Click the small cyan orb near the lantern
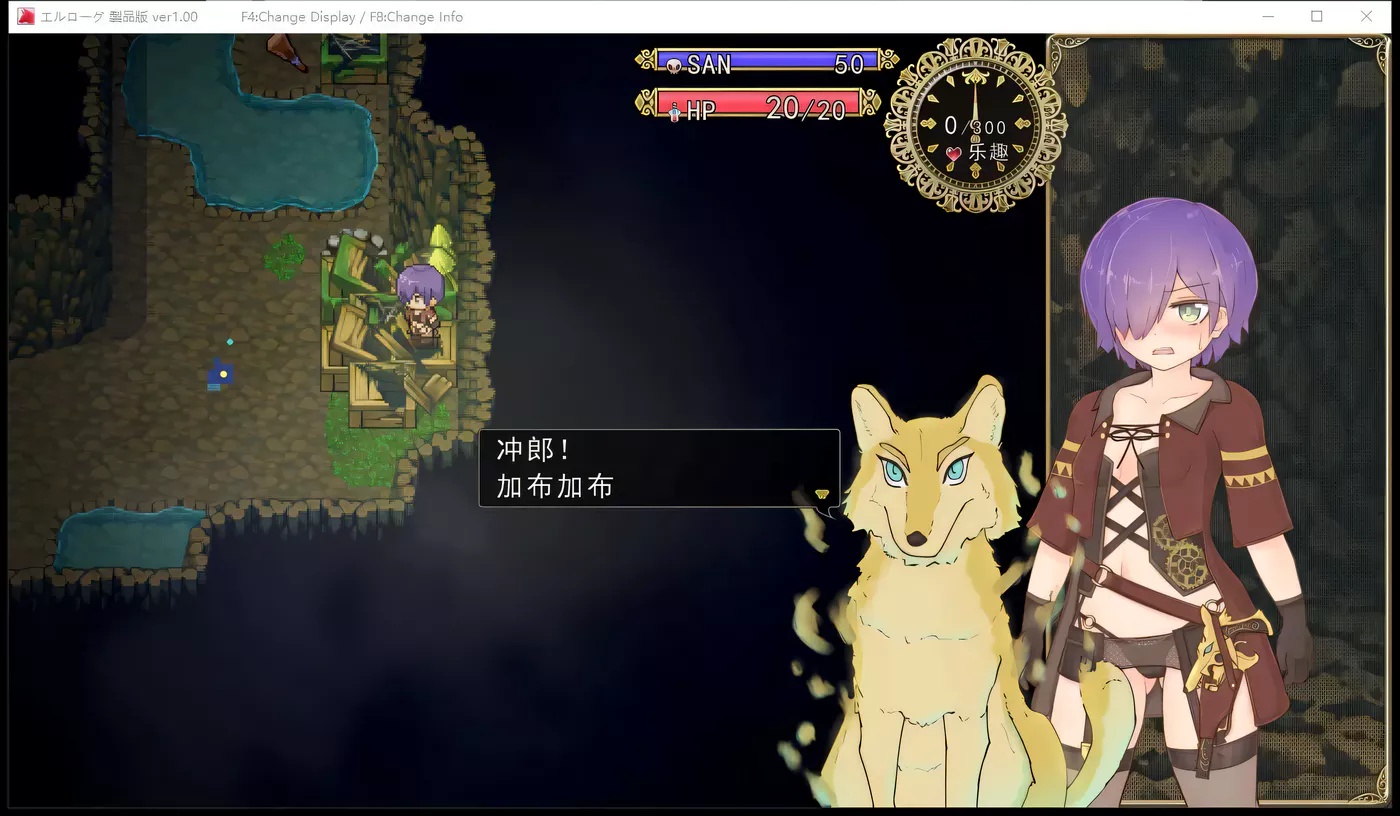The height and width of the screenshot is (816, 1400). (x=230, y=342)
